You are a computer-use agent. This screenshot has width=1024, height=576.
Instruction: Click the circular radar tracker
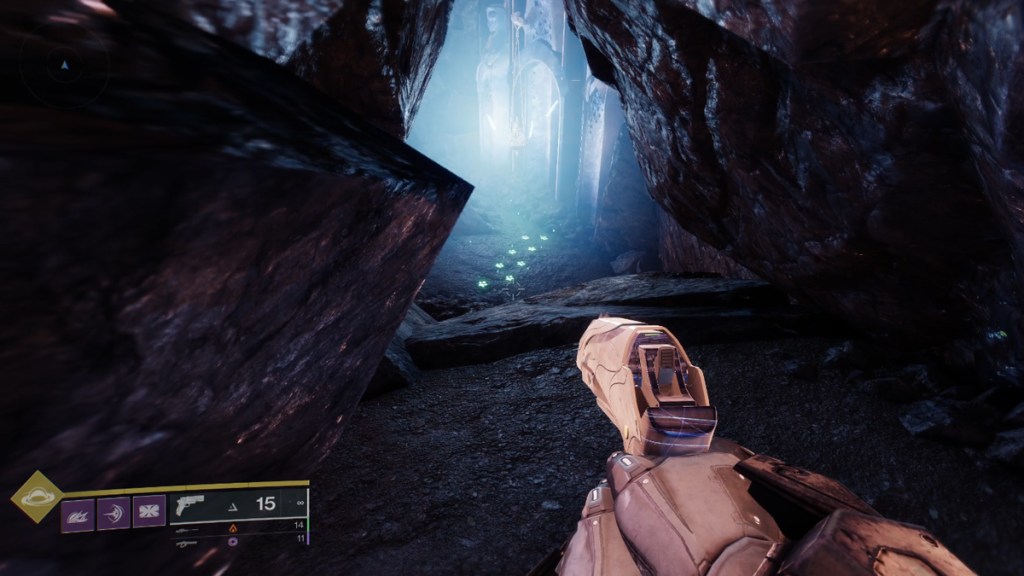[66, 66]
